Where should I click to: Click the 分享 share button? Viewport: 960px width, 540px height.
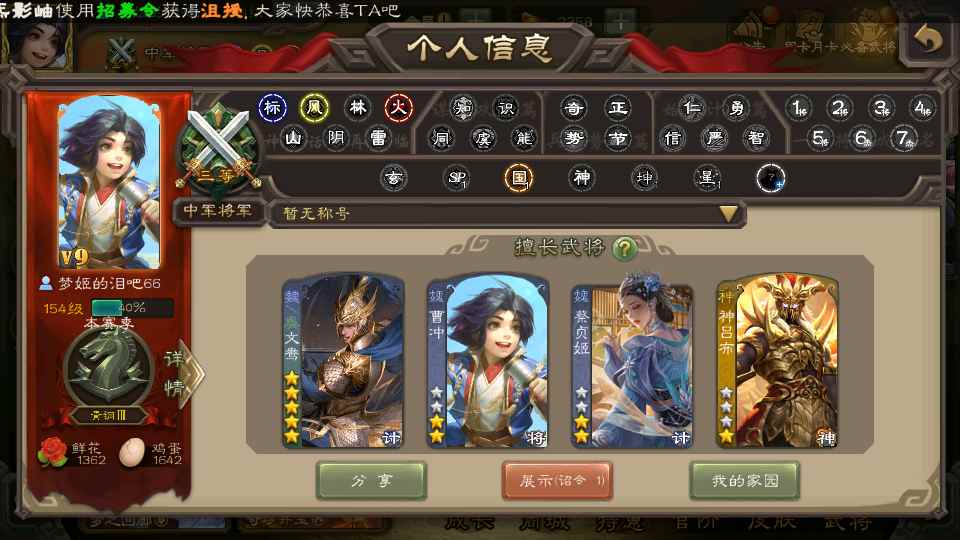[x=371, y=481]
